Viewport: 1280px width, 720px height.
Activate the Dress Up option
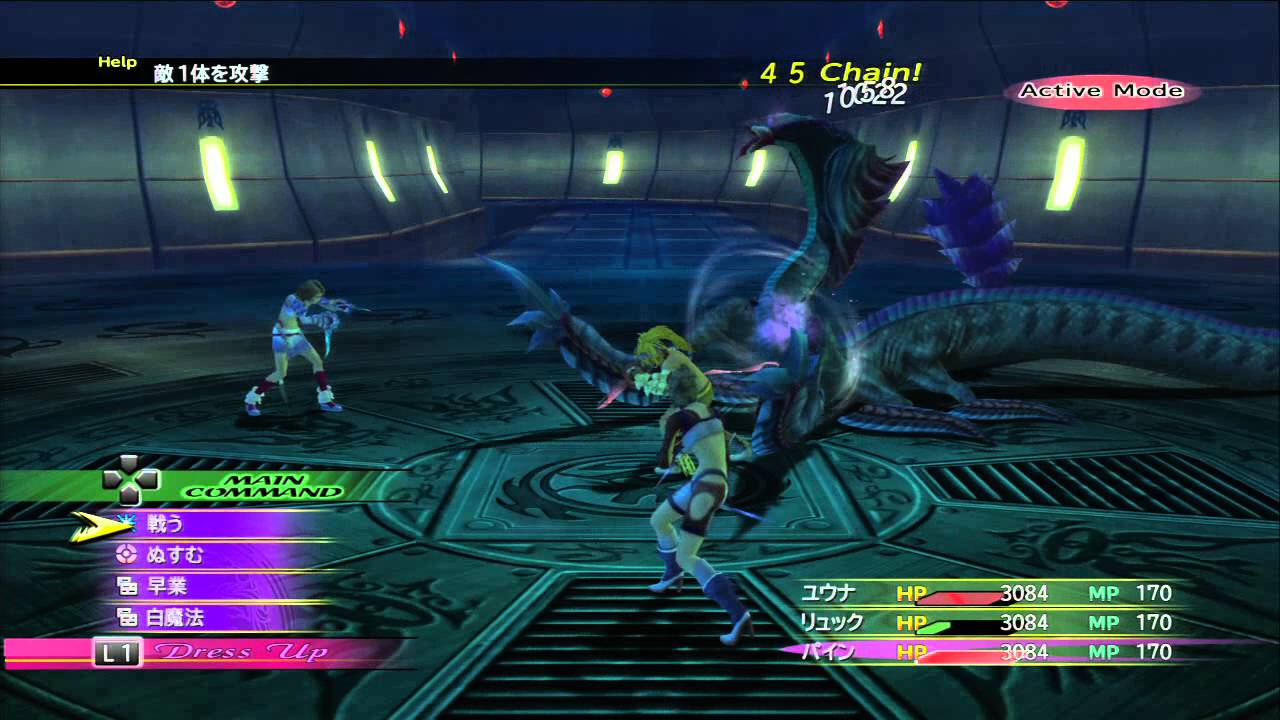[x=240, y=653]
